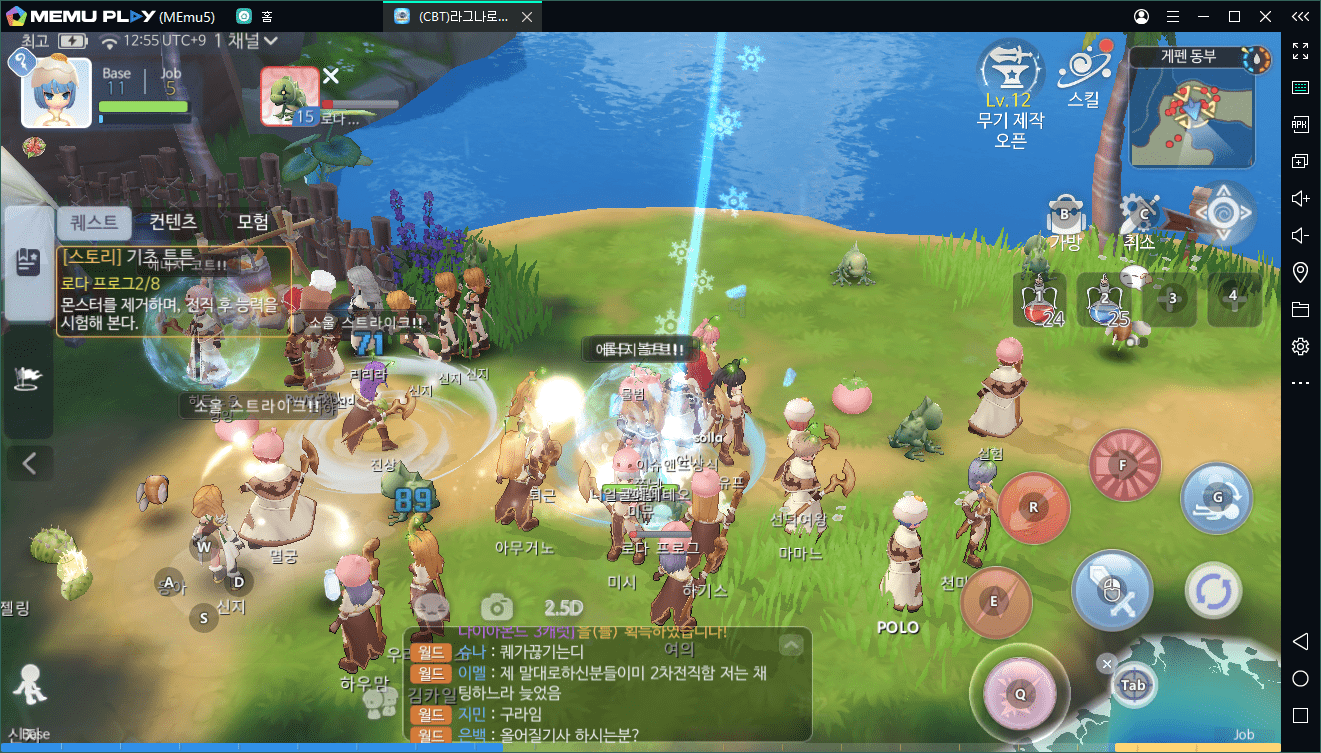Click the 취소 cancel button
1321x753 pixels.
pyautogui.click(x=1140, y=220)
